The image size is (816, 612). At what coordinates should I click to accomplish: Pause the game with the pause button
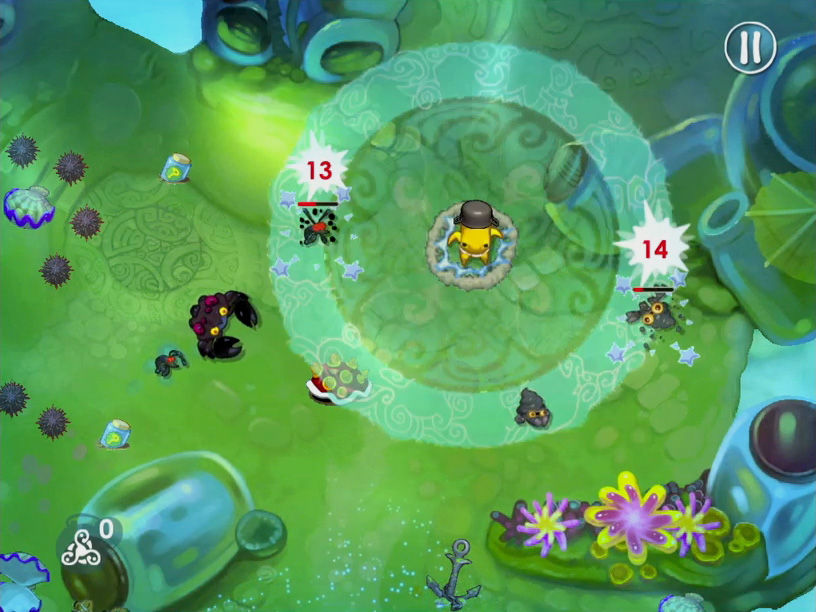pos(750,47)
